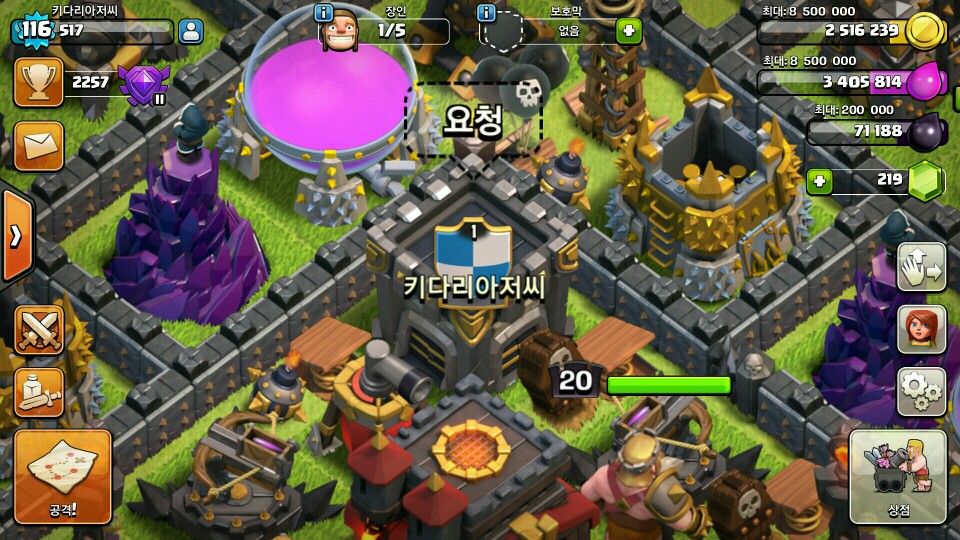The height and width of the screenshot is (540, 960).
Task: Show shield info icon
Action: pyautogui.click(x=487, y=13)
